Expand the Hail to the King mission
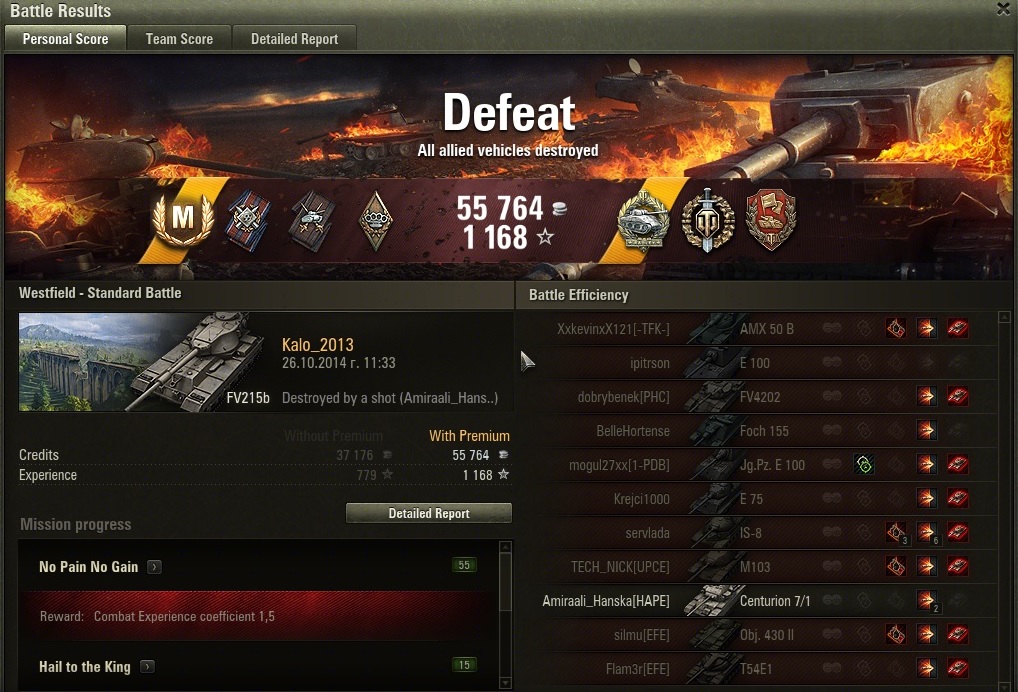The image size is (1018, 692). [147, 667]
